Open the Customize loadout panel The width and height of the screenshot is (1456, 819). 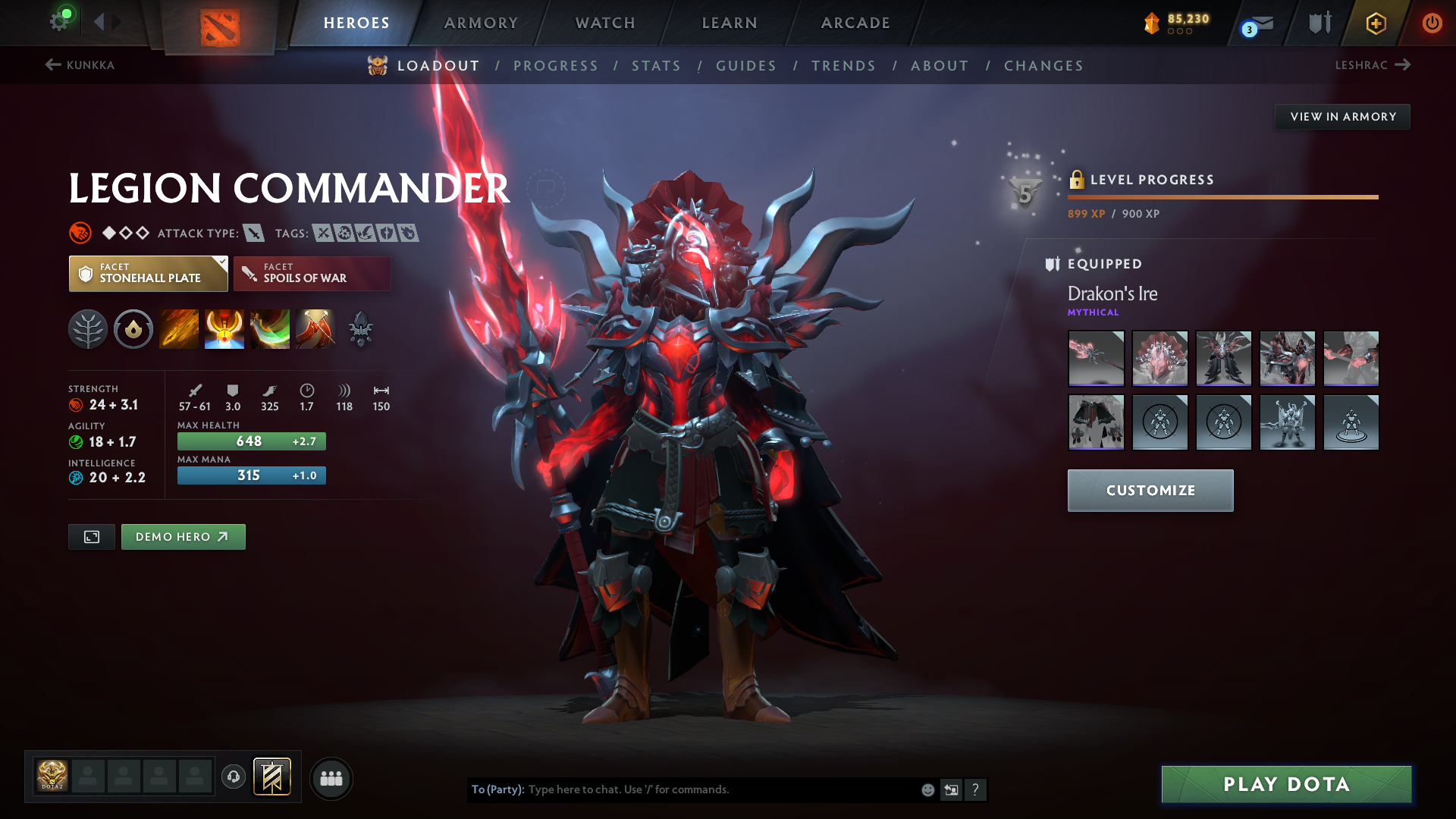(1150, 491)
